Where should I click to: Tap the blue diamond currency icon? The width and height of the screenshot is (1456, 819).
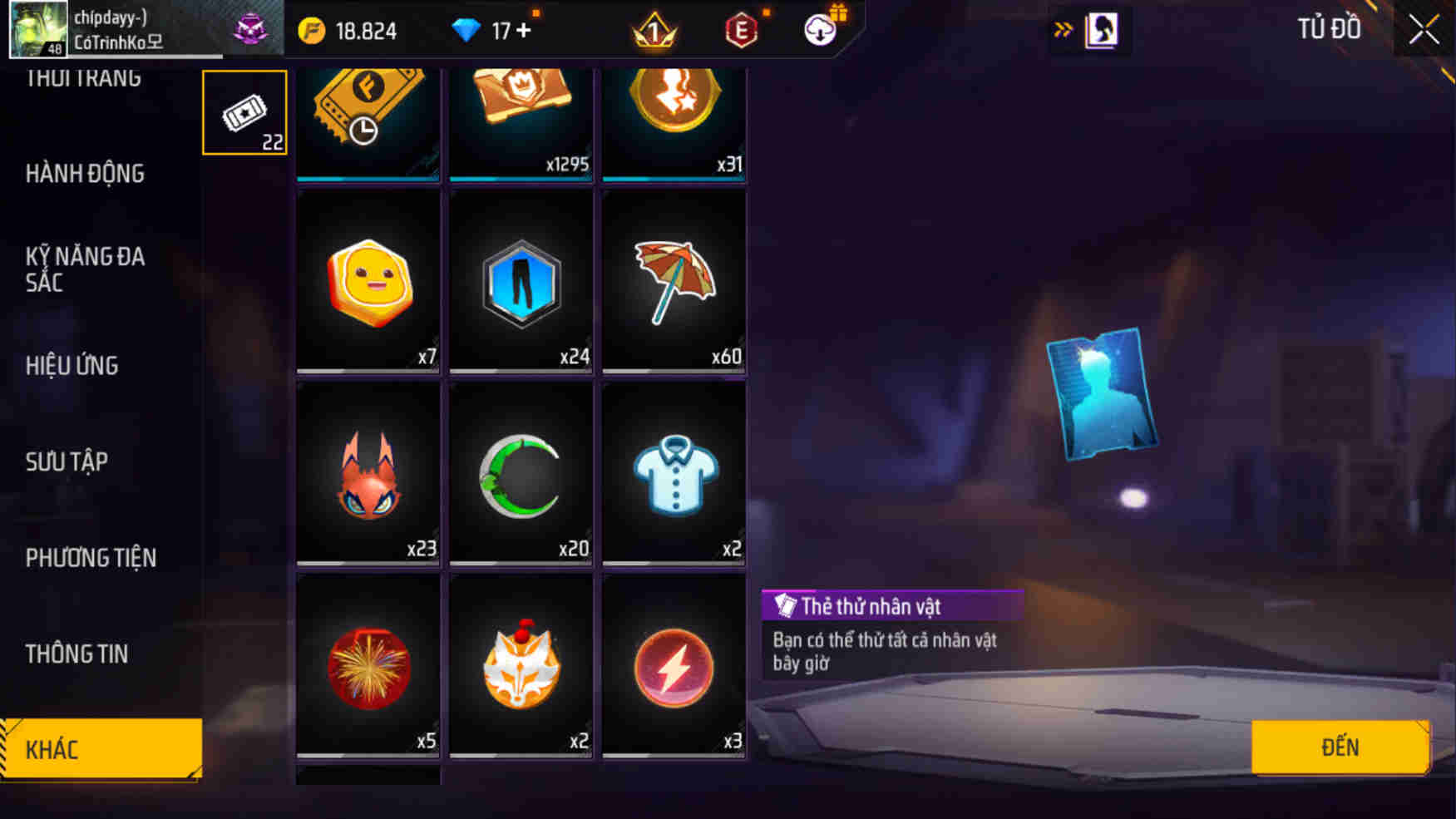(468, 29)
